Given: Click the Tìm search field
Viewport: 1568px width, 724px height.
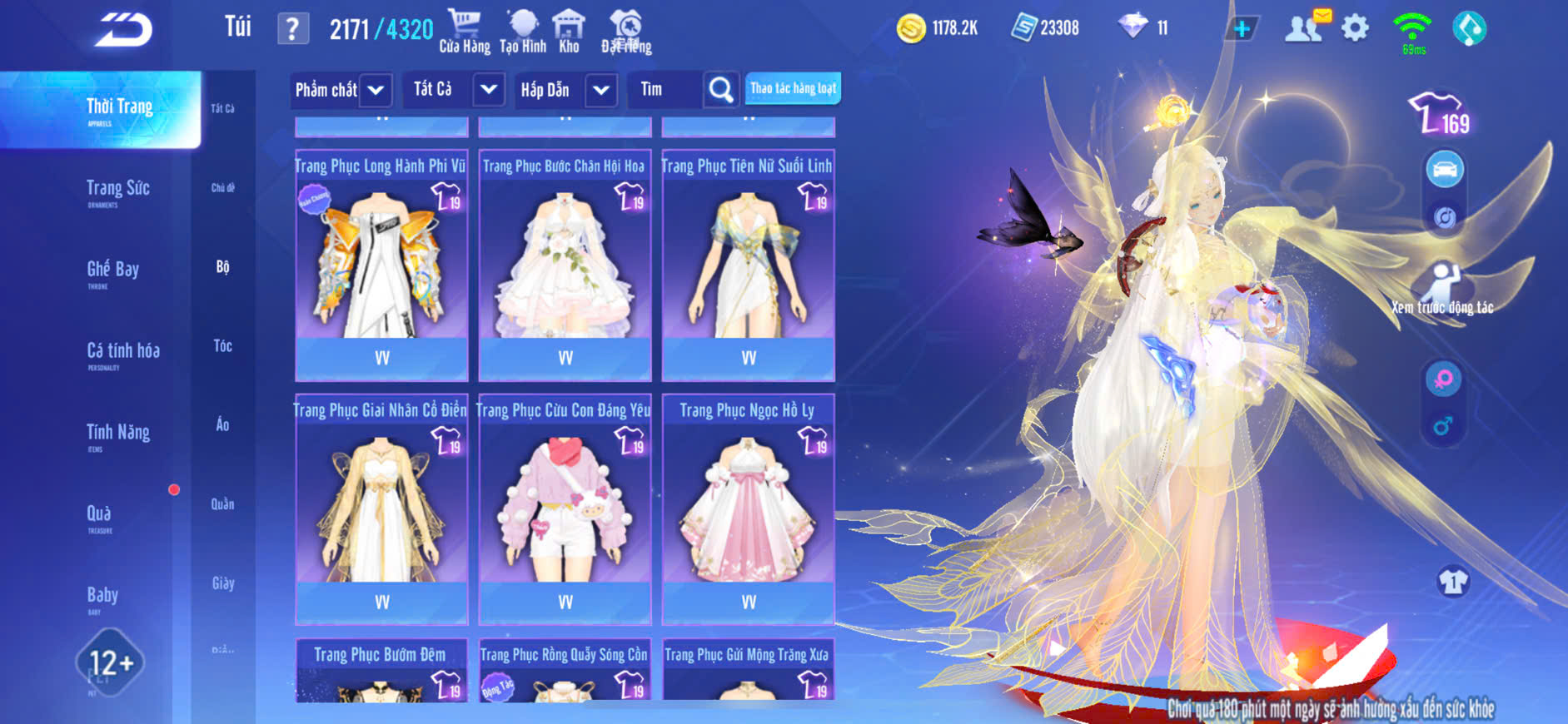Looking at the screenshot, I should click(668, 90).
